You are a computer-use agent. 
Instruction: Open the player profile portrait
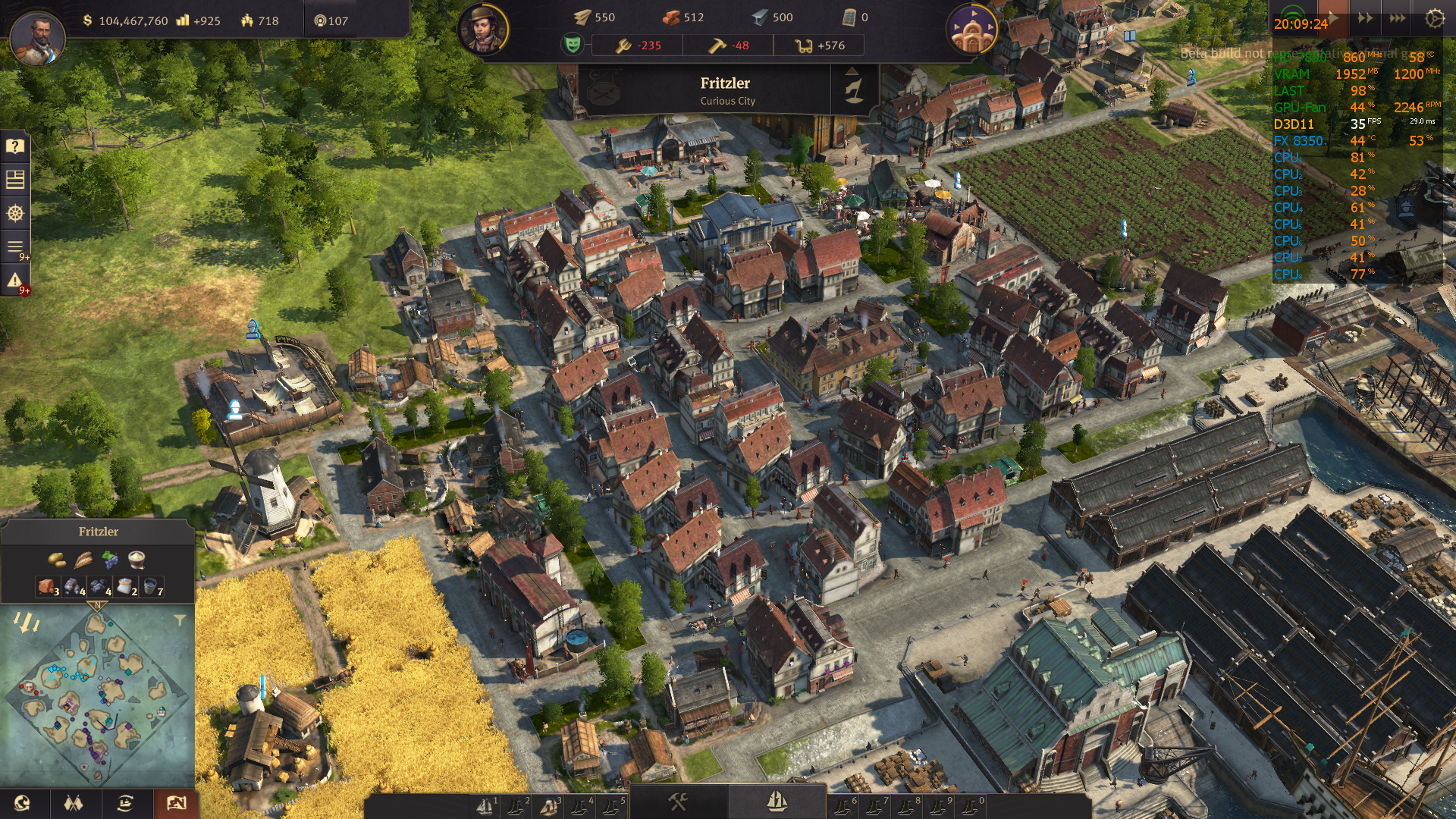tap(36, 38)
